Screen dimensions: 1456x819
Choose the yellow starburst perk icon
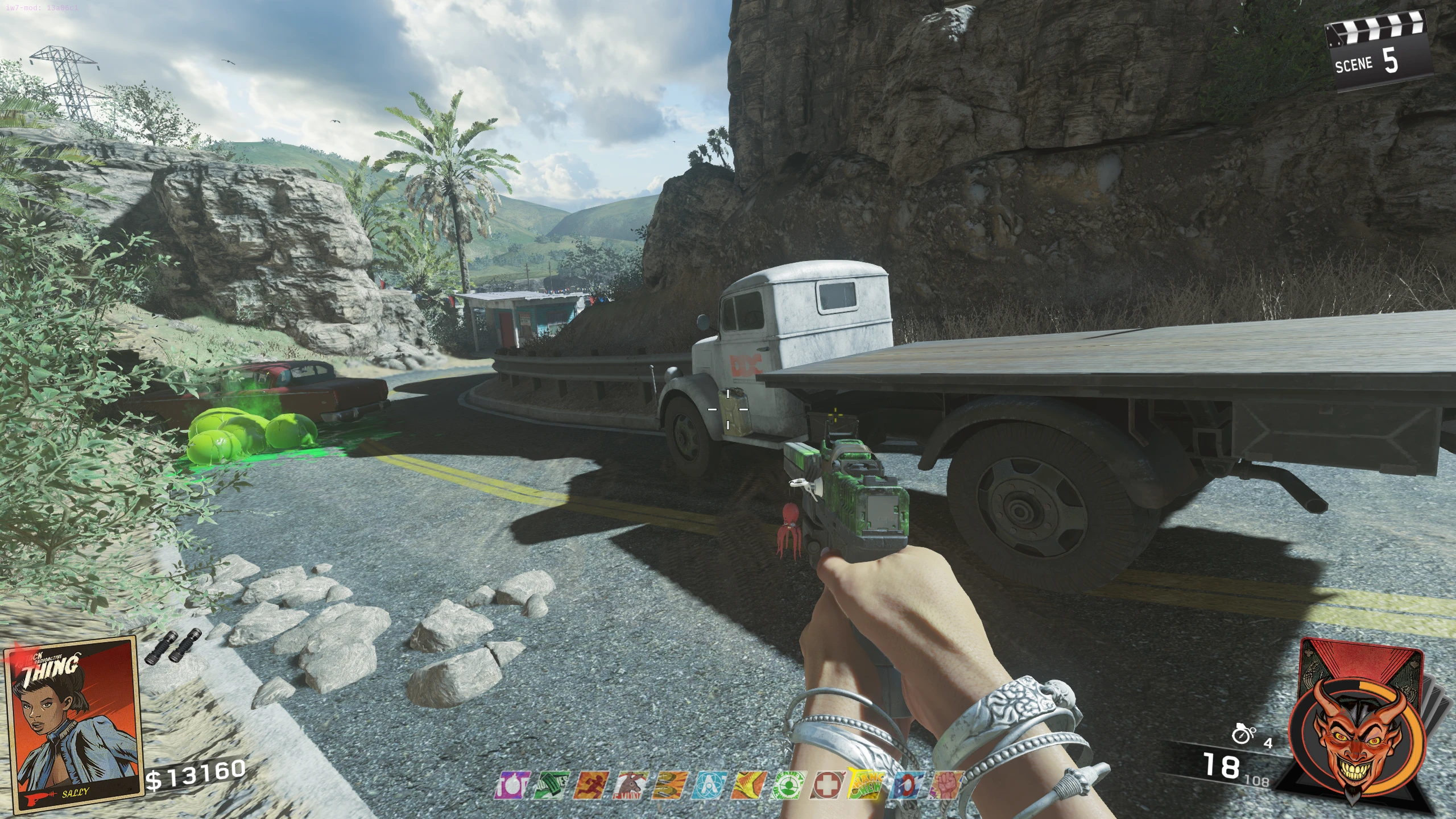(x=746, y=785)
